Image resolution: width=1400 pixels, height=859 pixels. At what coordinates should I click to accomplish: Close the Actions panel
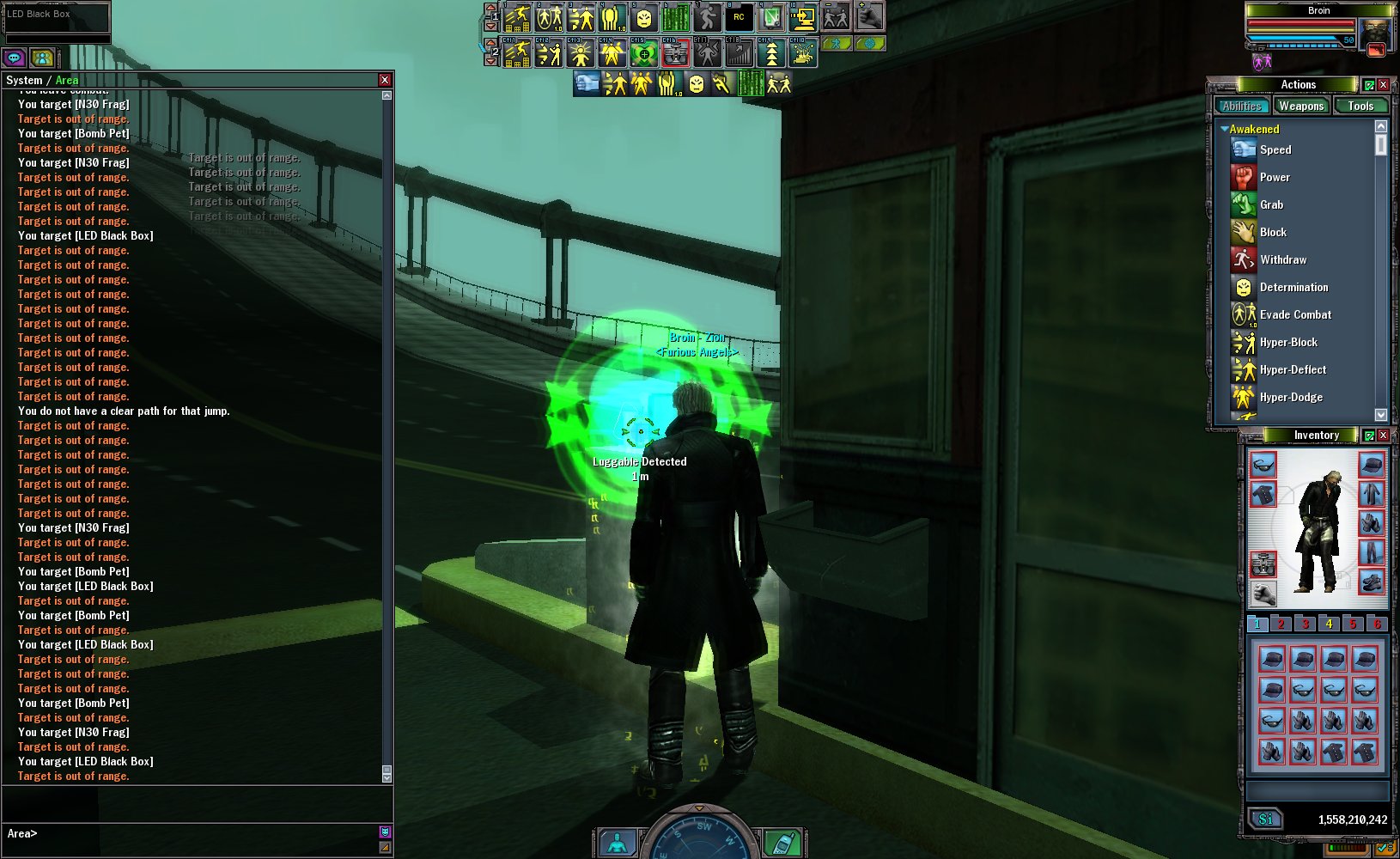click(1384, 84)
